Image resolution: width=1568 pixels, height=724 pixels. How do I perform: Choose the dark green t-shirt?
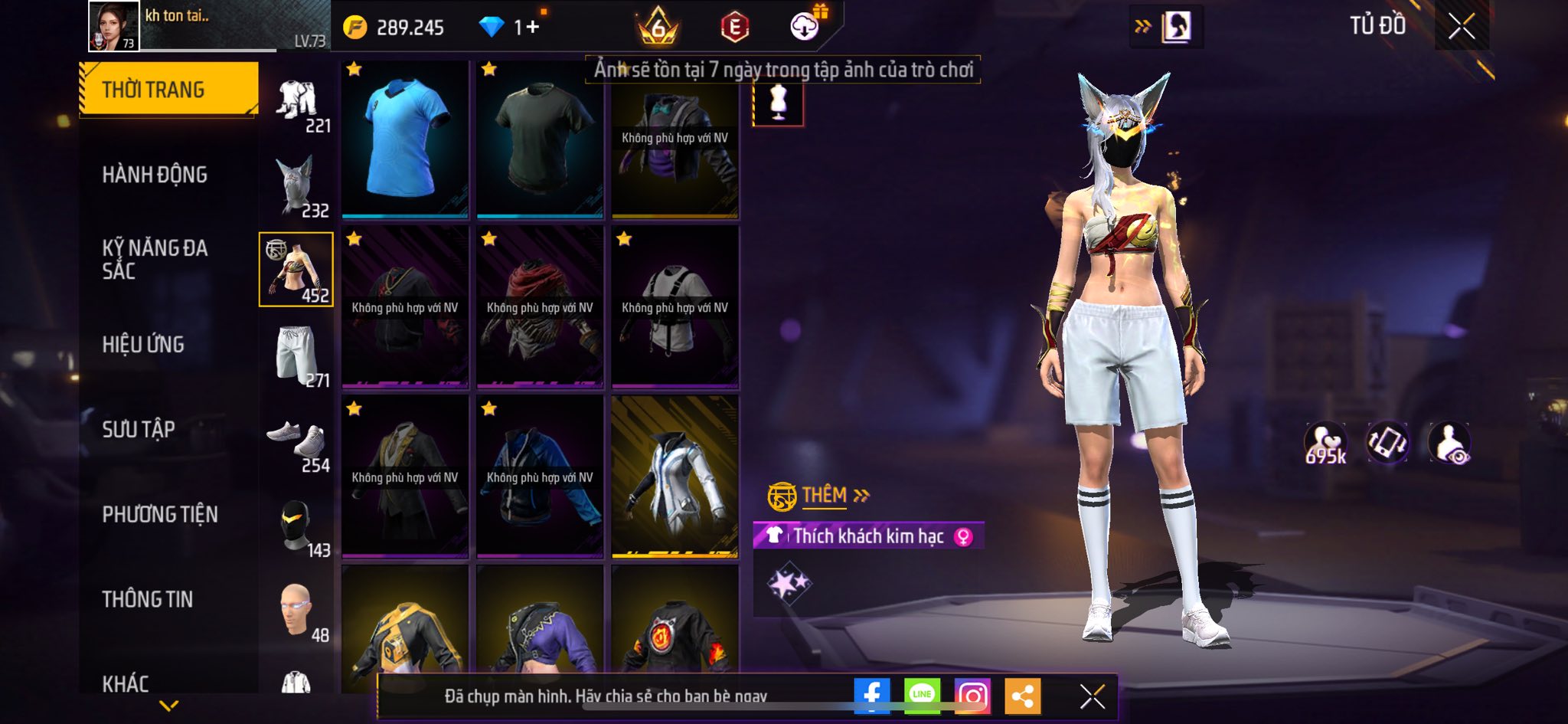point(540,139)
